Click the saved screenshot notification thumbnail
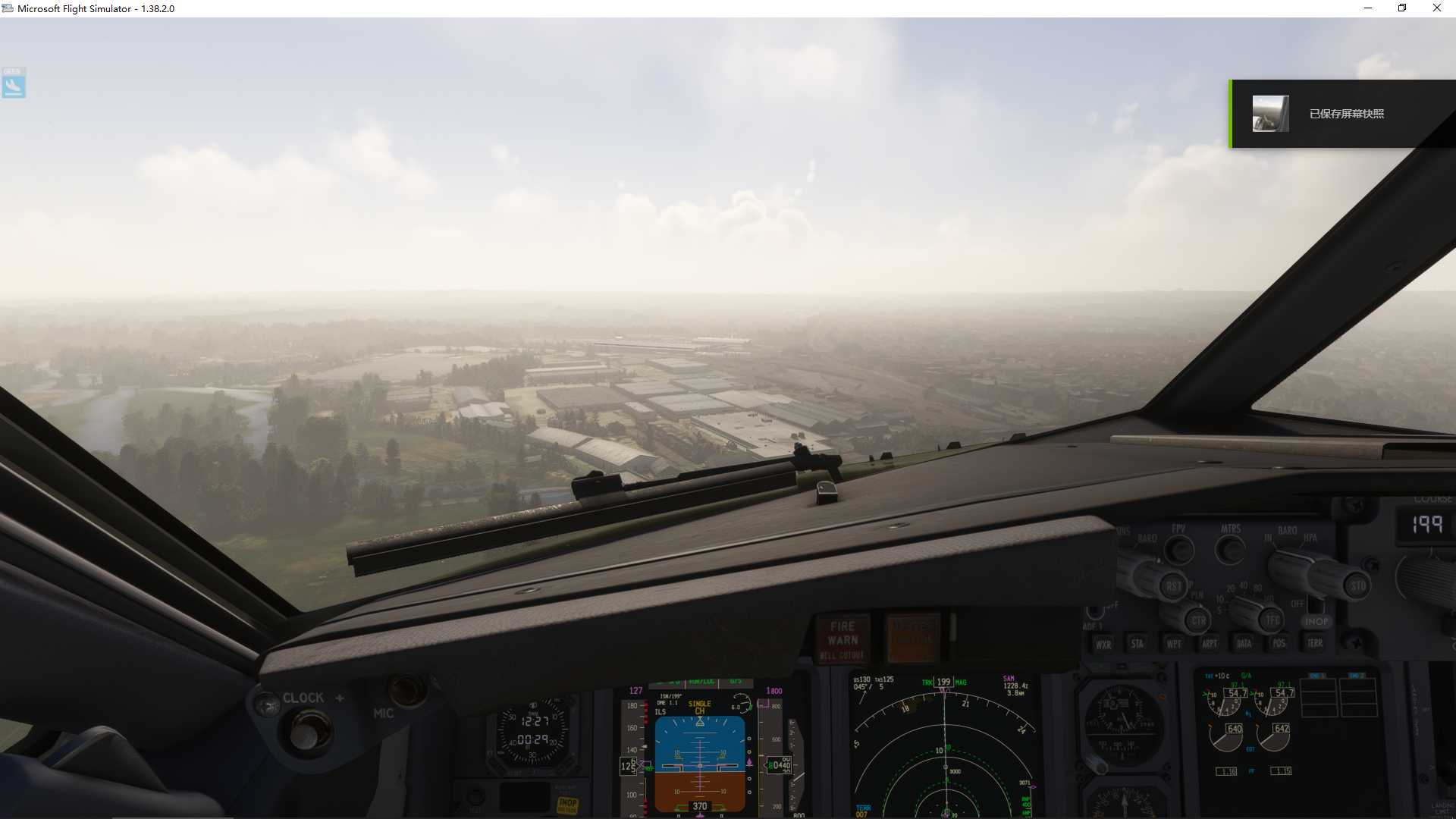1456x819 pixels. pyautogui.click(x=1272, y=114)
